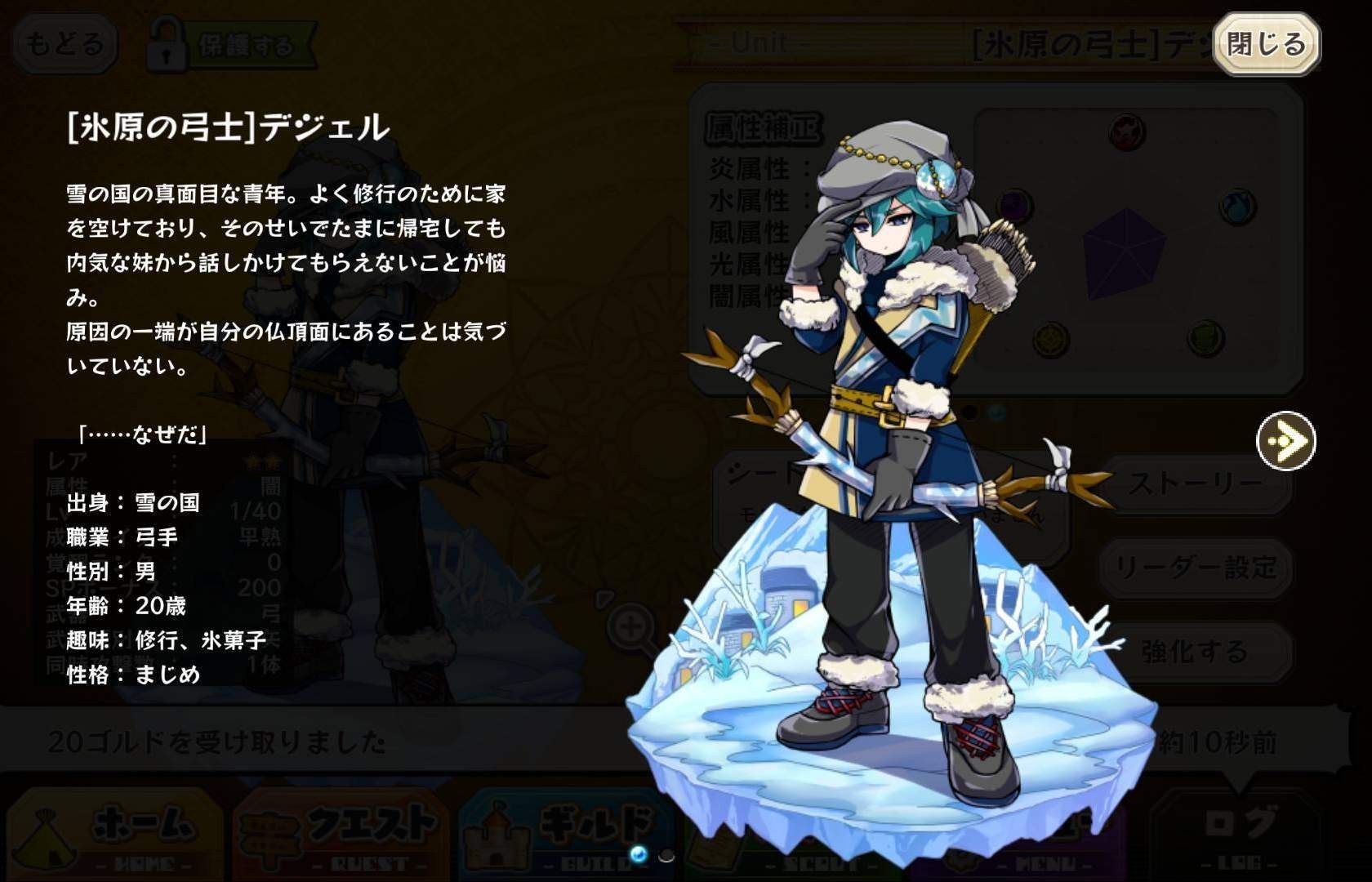Choose リーダー設定 to set leader
The height and width of the screenshot is (882, 1372).
coord(1196,568)
